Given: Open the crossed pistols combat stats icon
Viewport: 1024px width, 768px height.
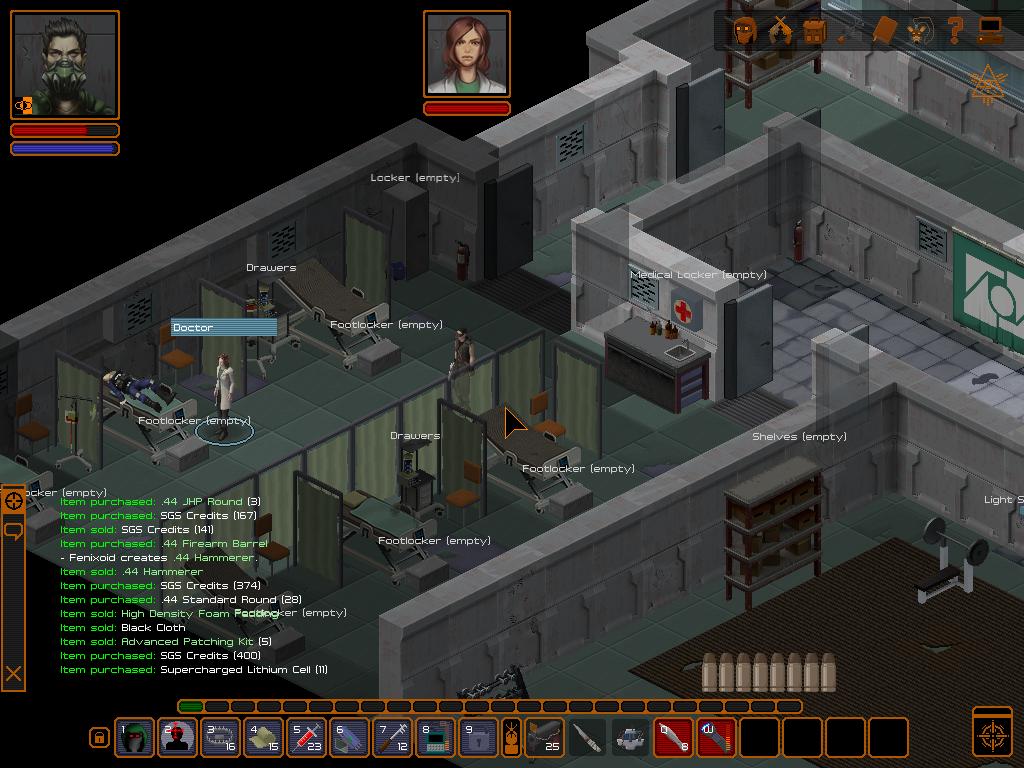Looking at the screenshot, I should (780, 30).
